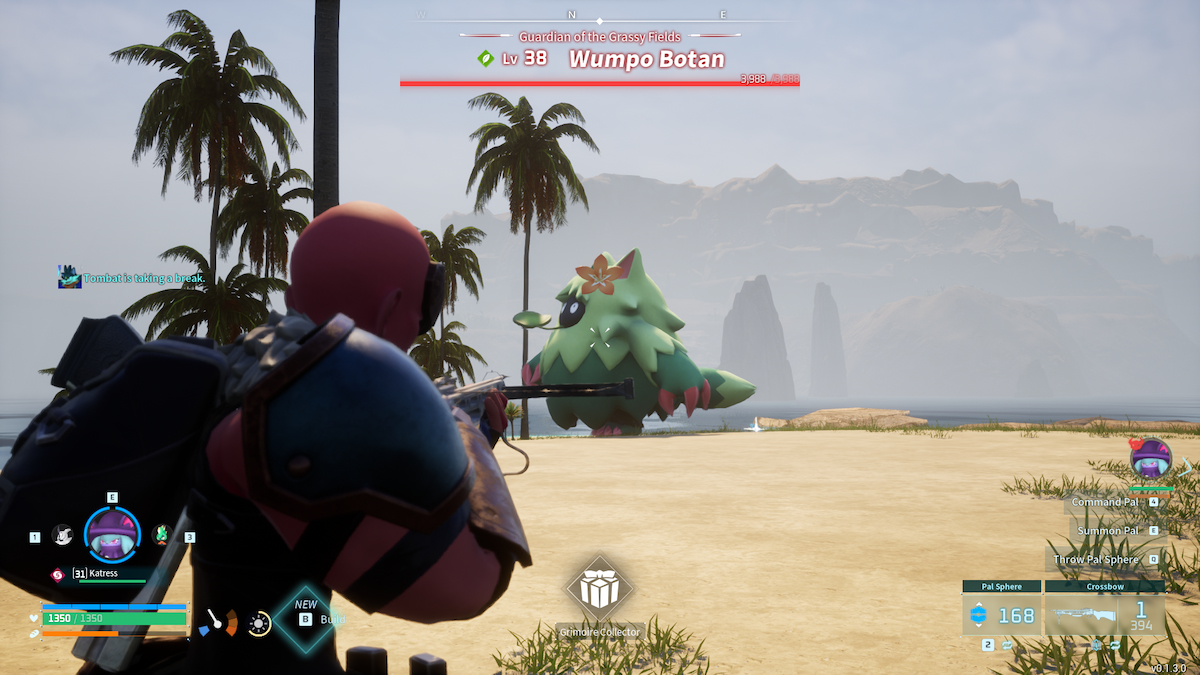This screenshot has width=1200, height=675.
Task: Click the Wumpo Botan boss name
Action: (x=646, y=58)
